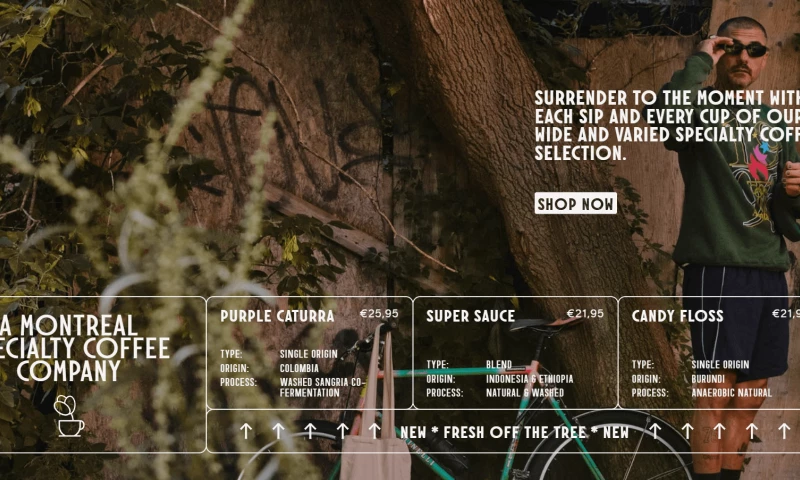800x480 pixels.
Task: Open the New Fresh Off The Tree banner
Action: 514,432
